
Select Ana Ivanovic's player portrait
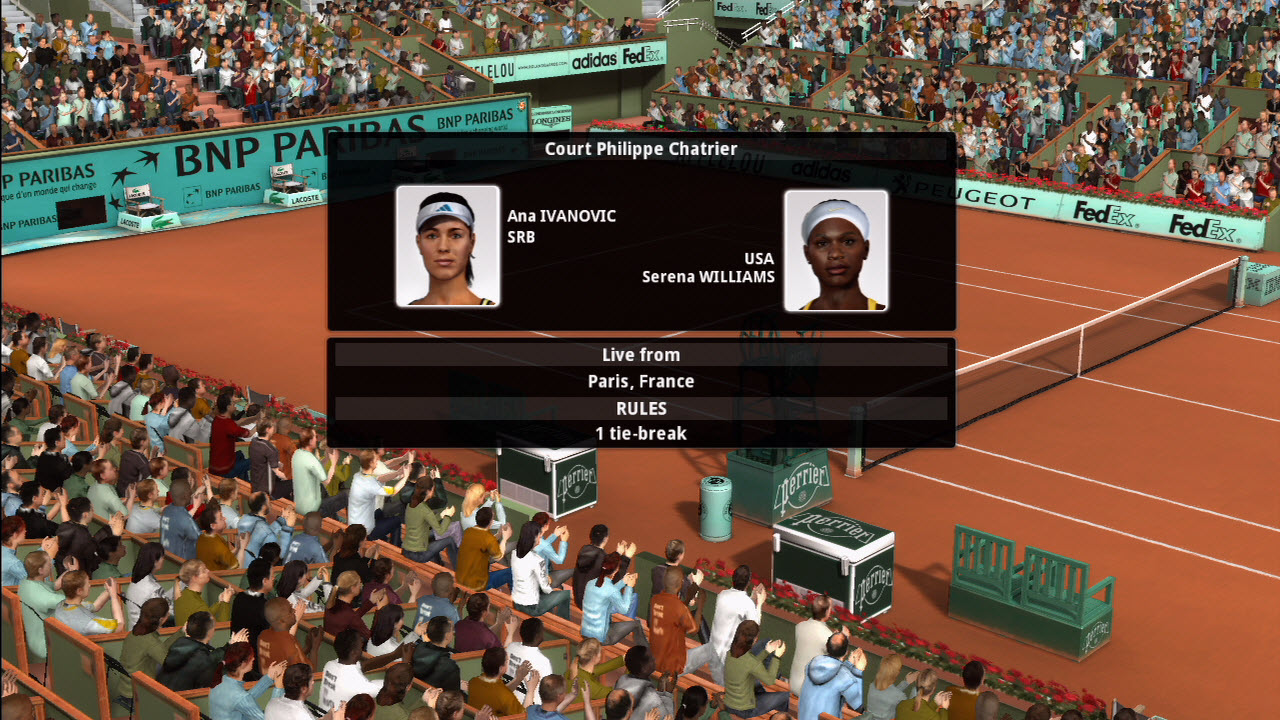pos(447,246)
